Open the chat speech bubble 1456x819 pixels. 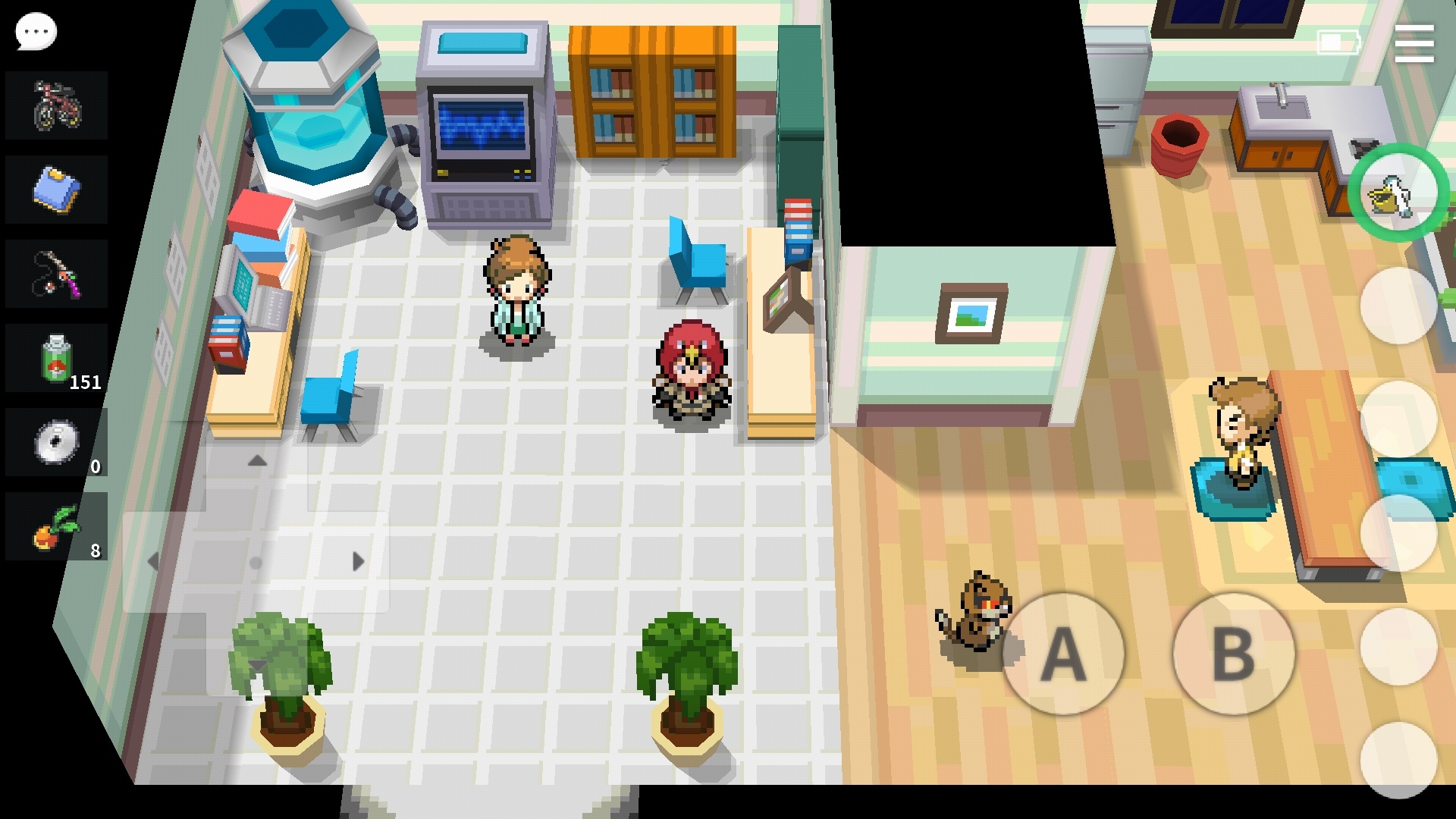(36, 32)
